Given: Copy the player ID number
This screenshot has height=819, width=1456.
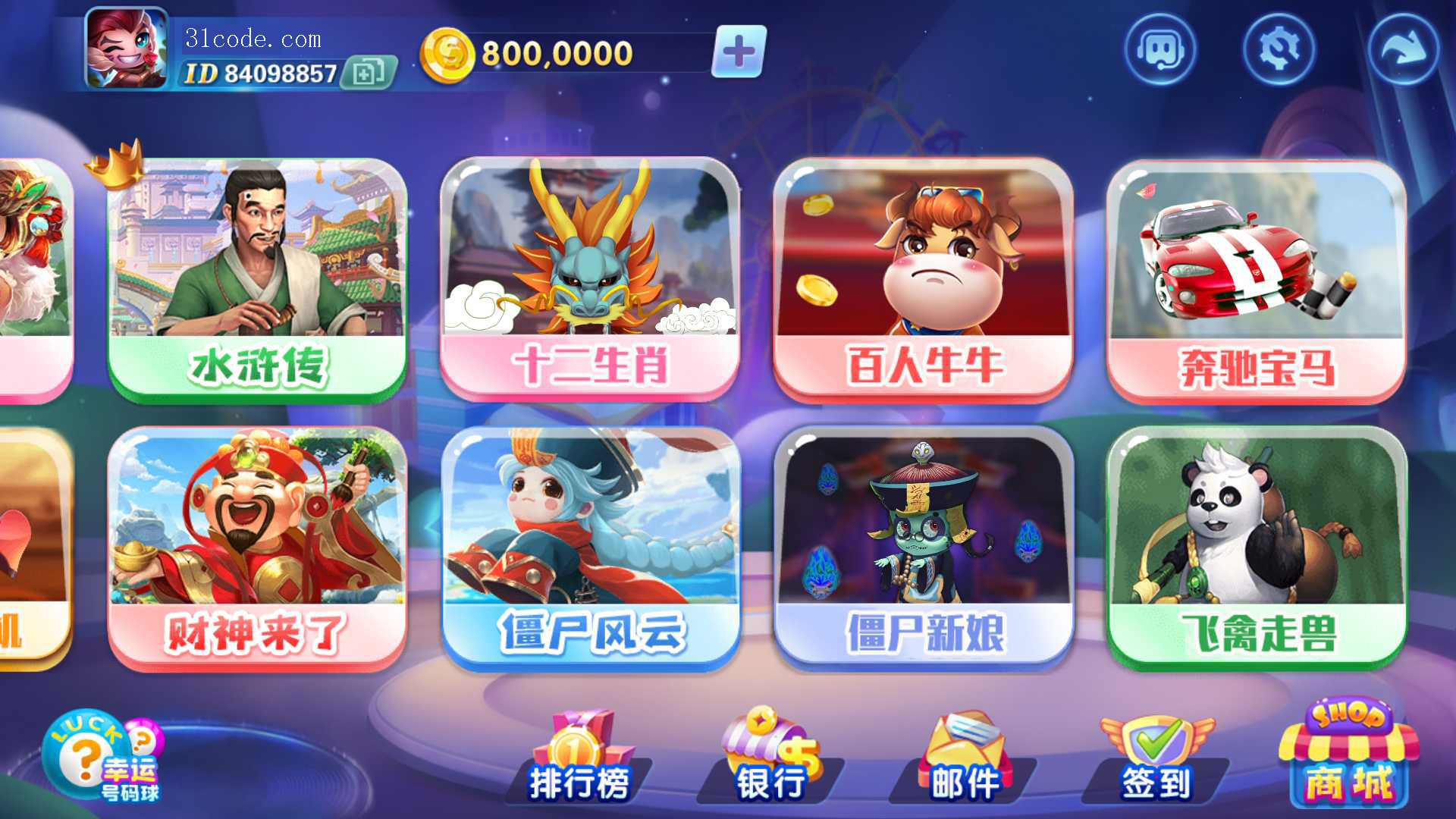Looking at the screenshot, I should click(369, 73).
